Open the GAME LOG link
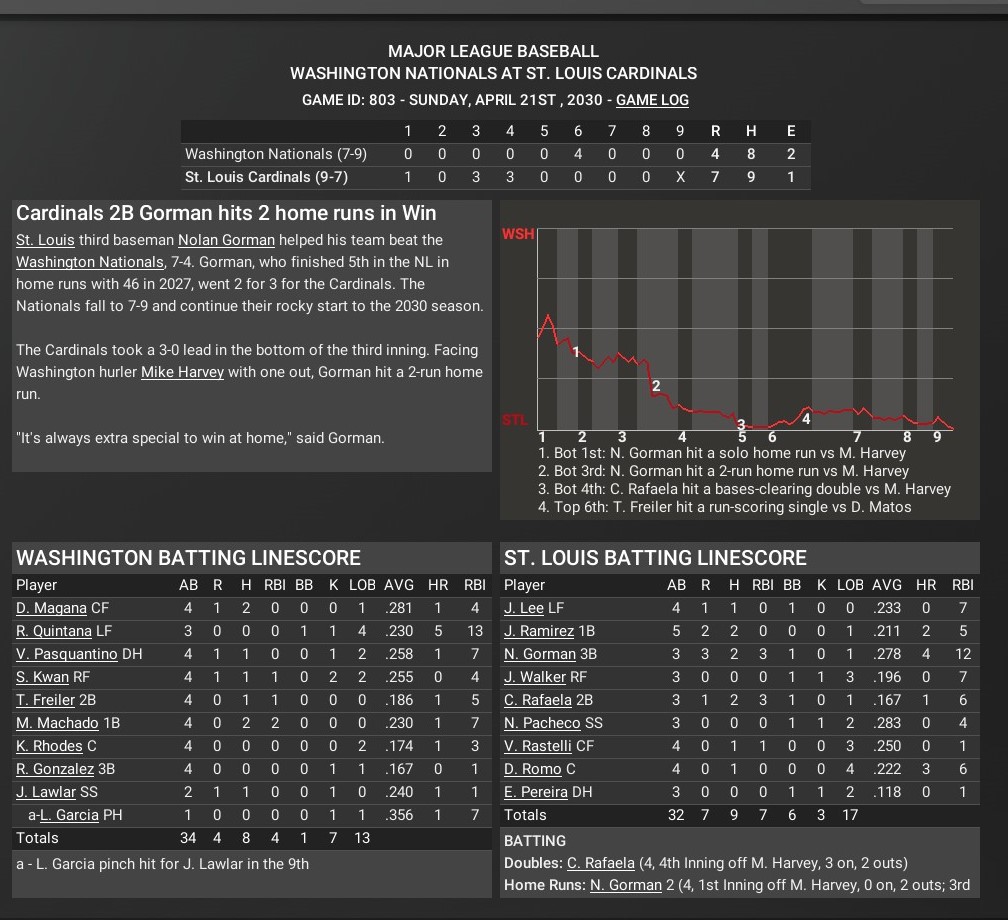This screenshot has width=1008, height=920. tap(652, 100)
